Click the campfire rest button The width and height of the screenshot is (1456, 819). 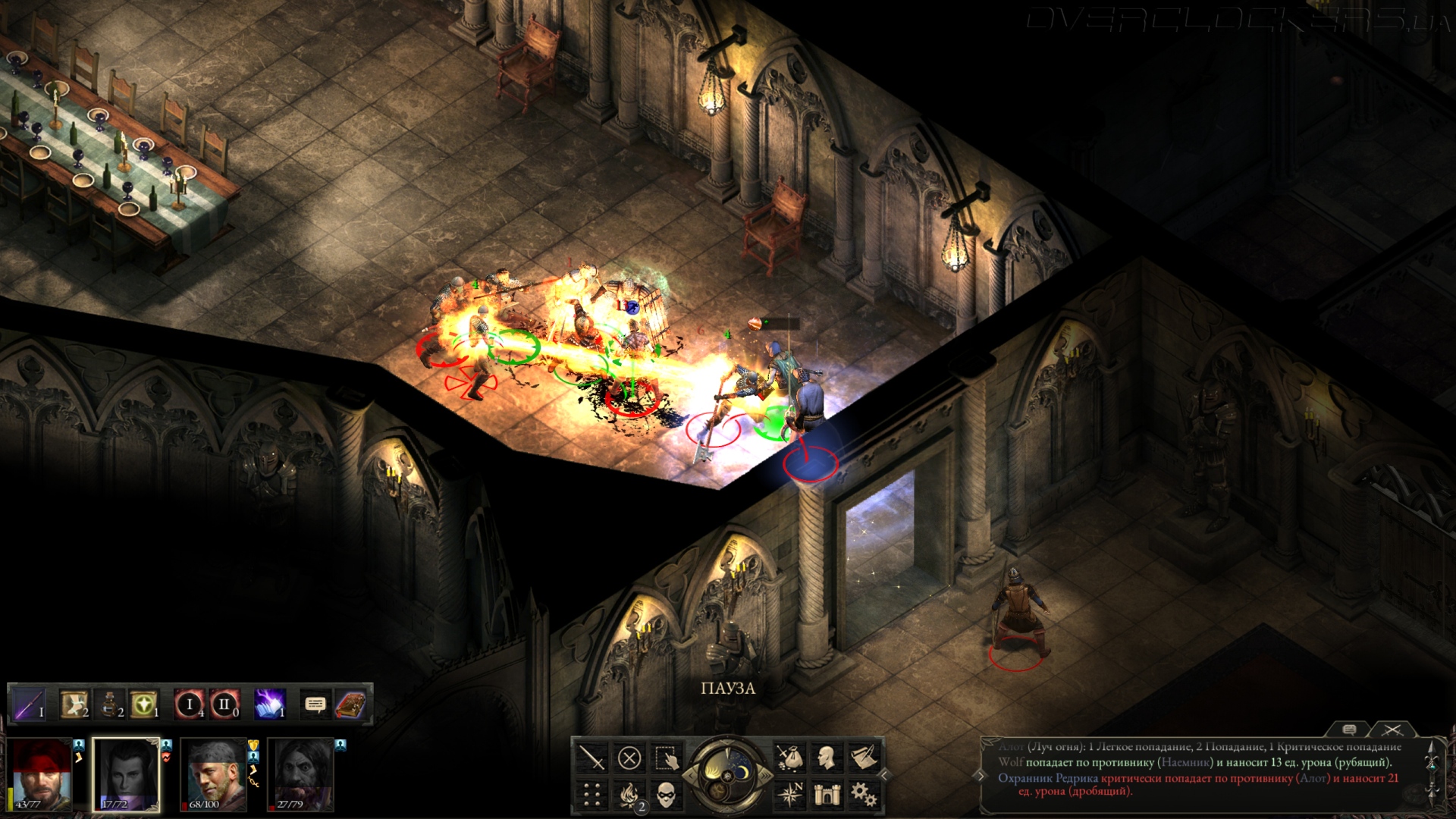[629, 795]
